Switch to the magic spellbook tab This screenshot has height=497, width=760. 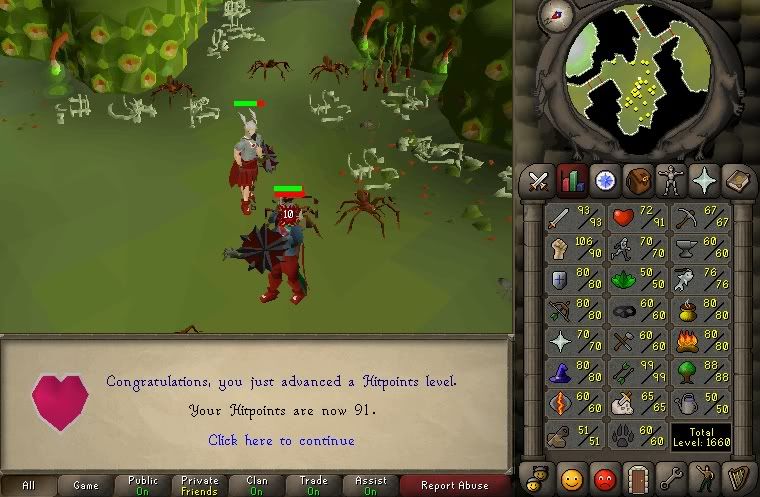tap(706, 181)
